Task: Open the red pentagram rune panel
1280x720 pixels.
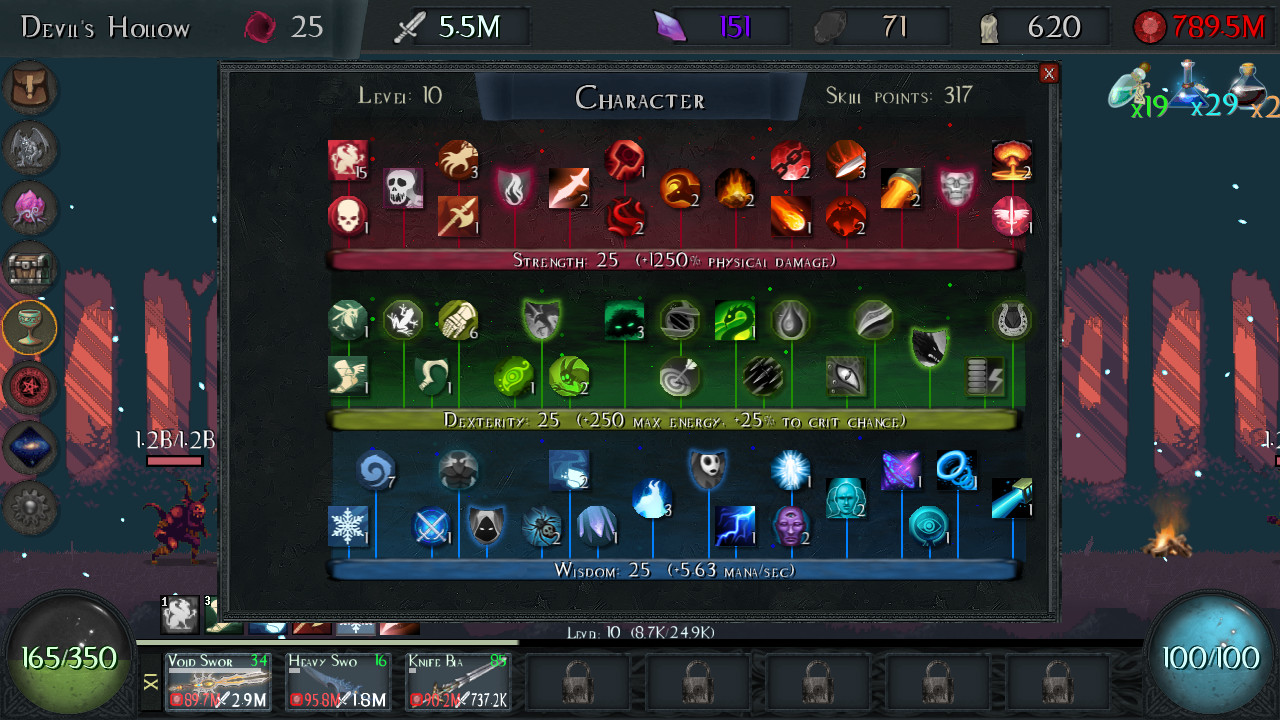Action: tap(32, 387)
